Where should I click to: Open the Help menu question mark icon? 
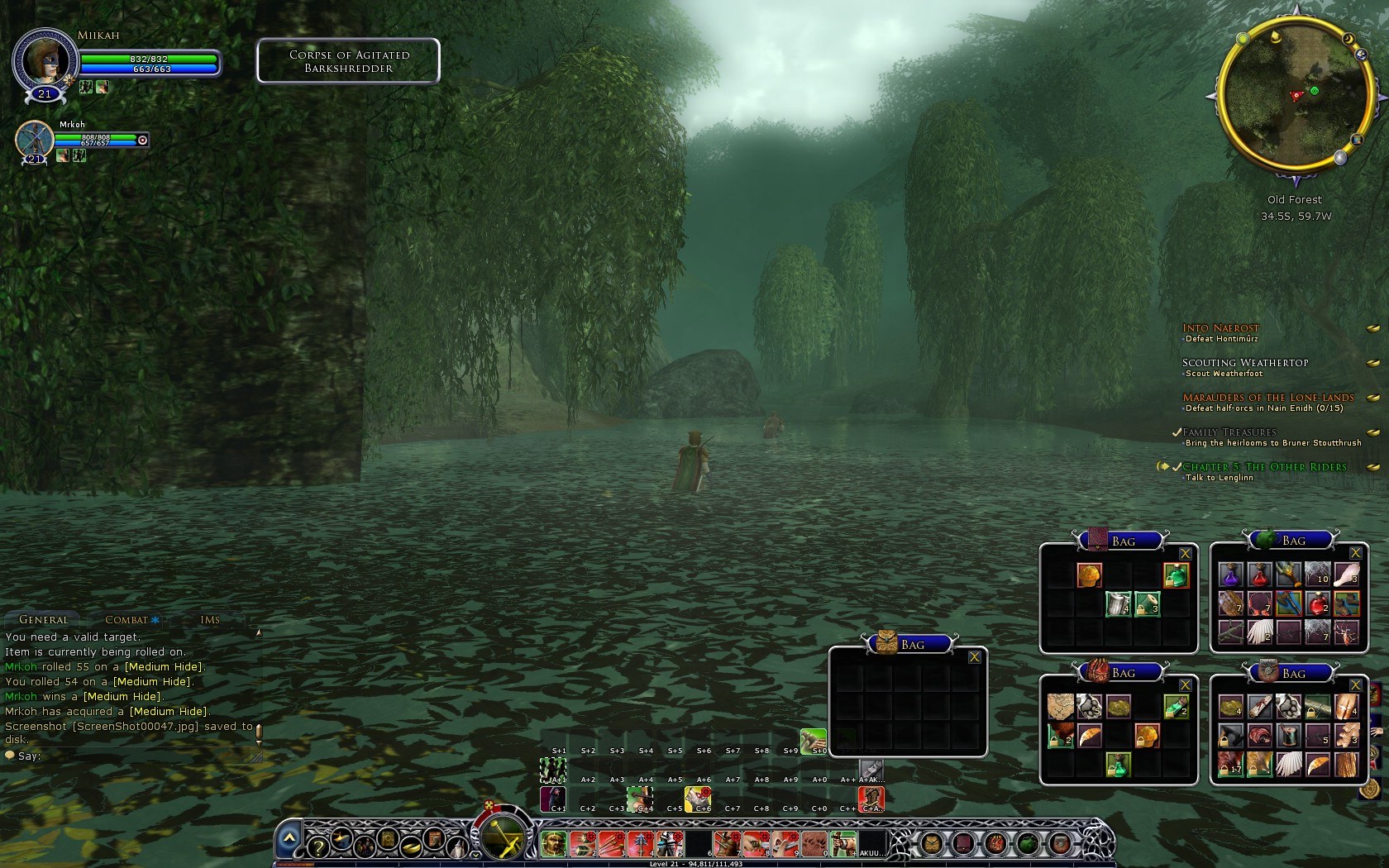tap(318, 848)
